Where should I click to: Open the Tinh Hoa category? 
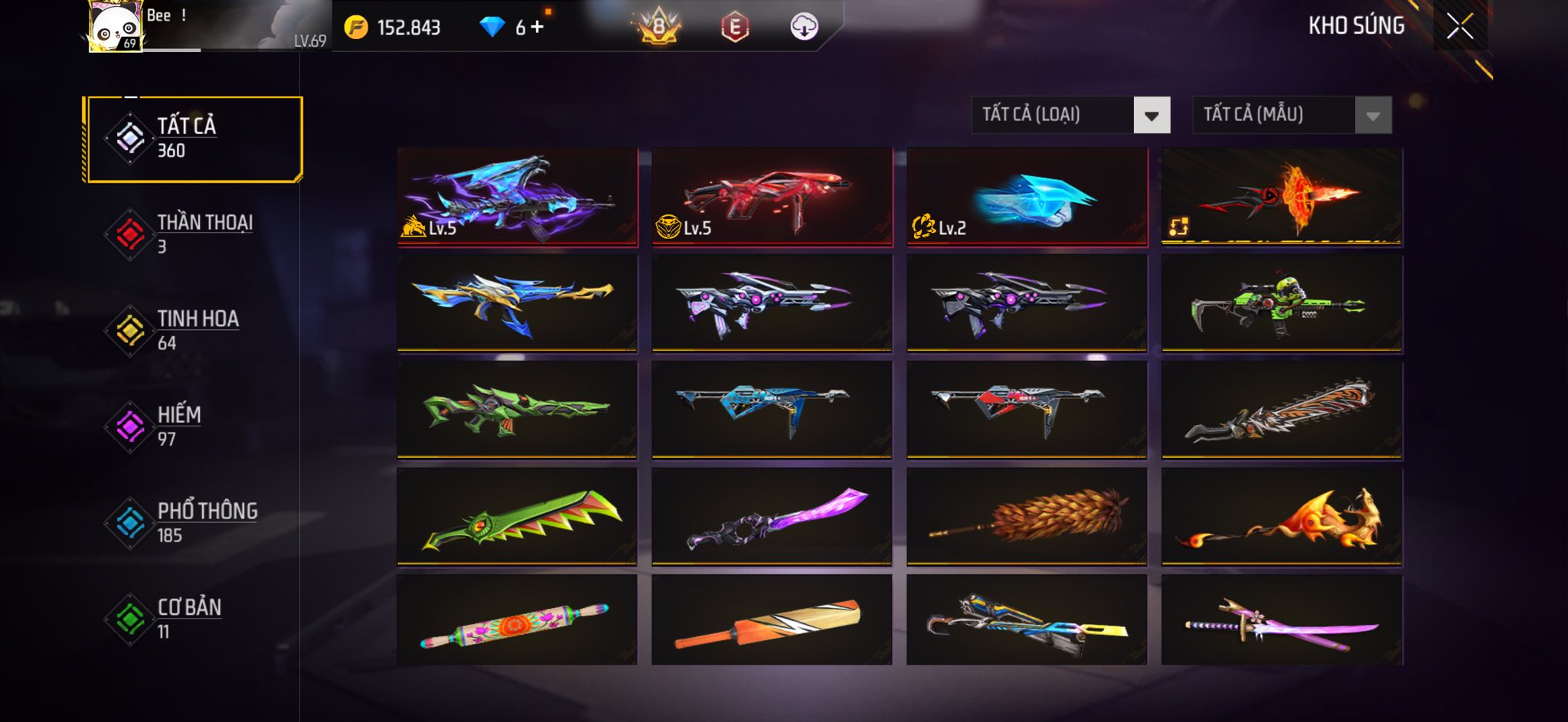pos(194,330)
